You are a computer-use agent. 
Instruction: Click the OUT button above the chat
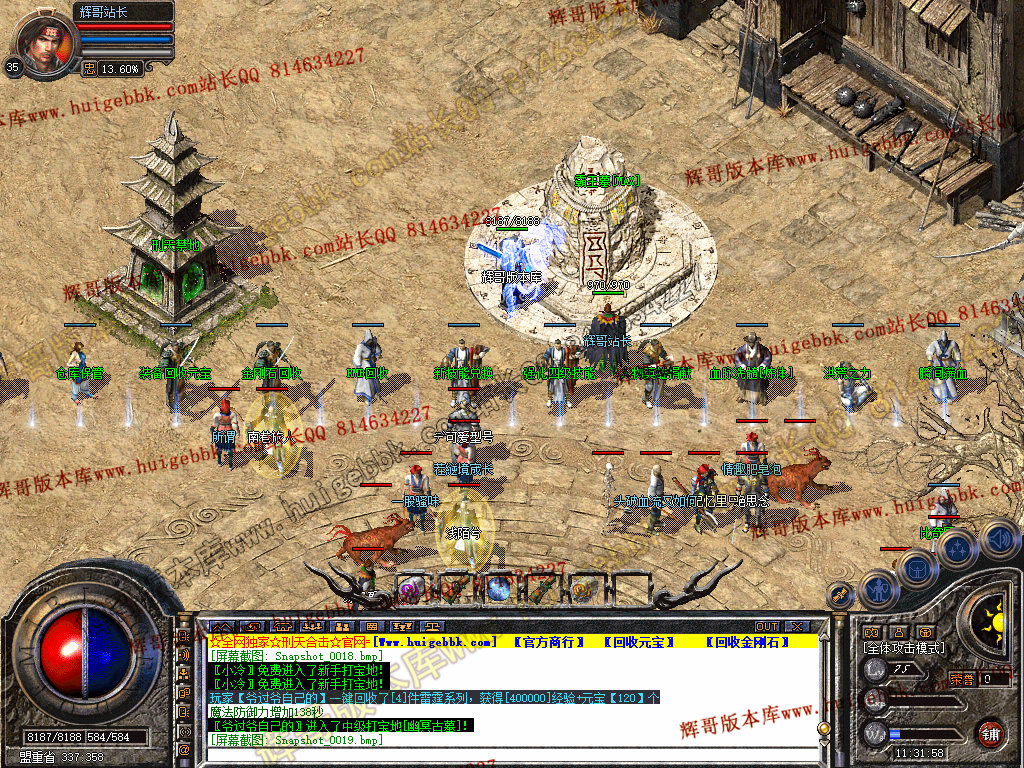coord(767,627)
